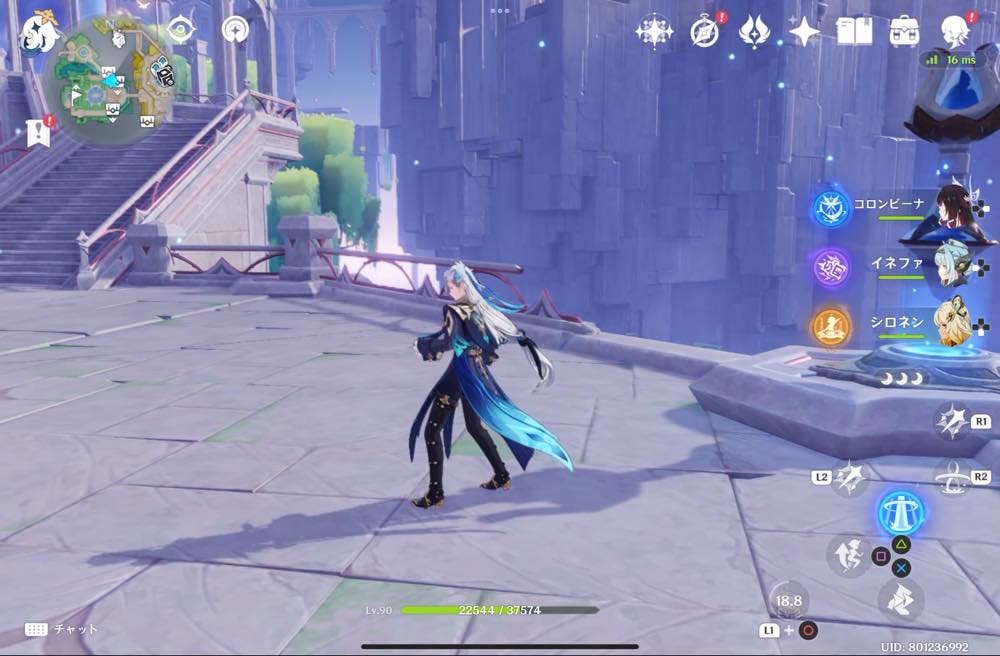The width and height of the screenshot is (1000, 656).
Task: Open the backpack inventory
Action: point(904,32)
